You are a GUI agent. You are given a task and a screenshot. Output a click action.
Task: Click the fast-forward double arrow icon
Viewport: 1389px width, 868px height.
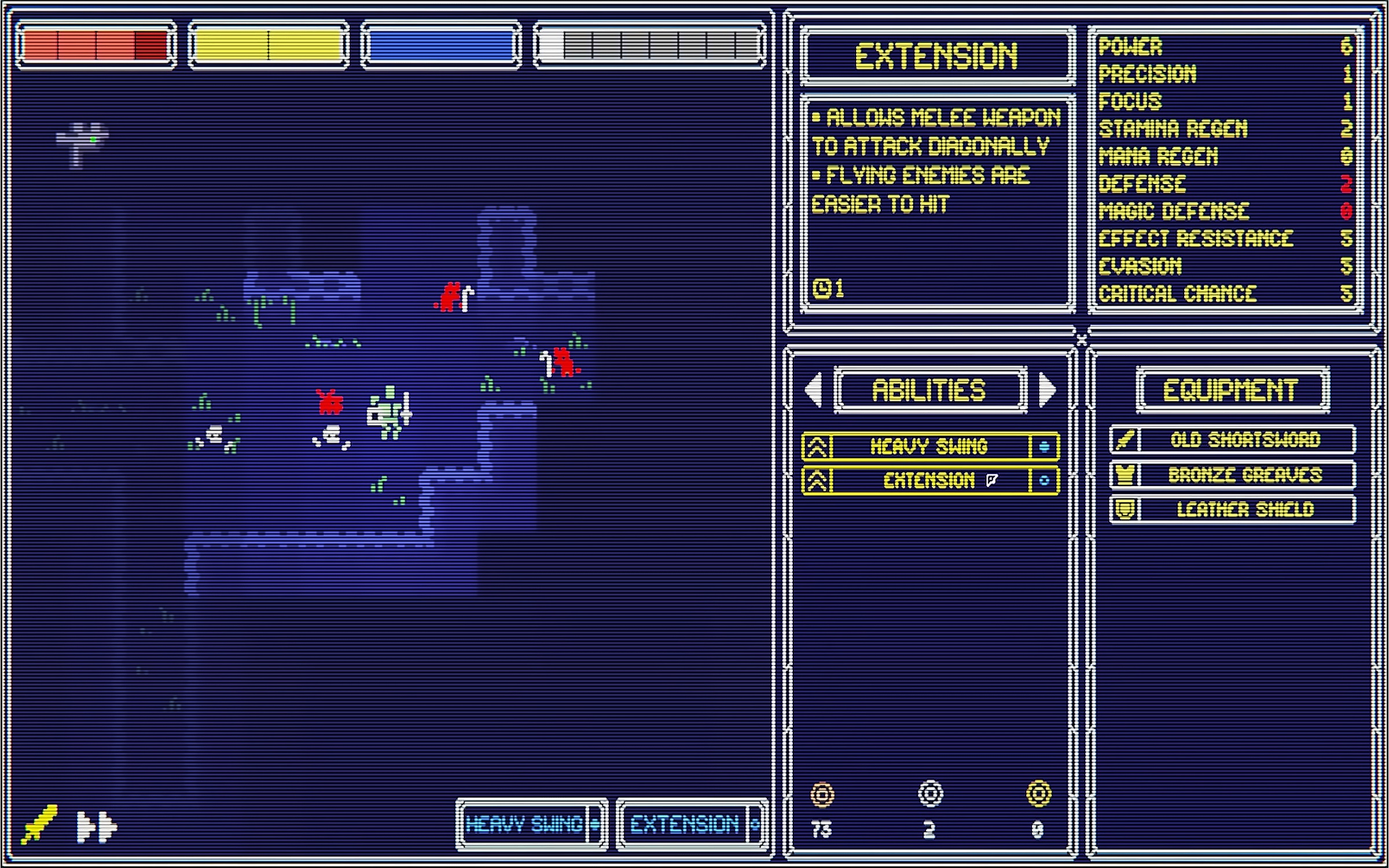[x=96, y=826]
